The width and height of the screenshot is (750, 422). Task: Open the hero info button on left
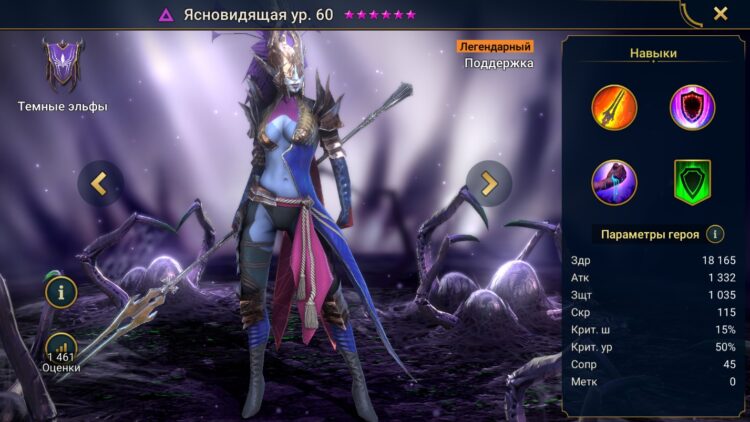[61, 293]
